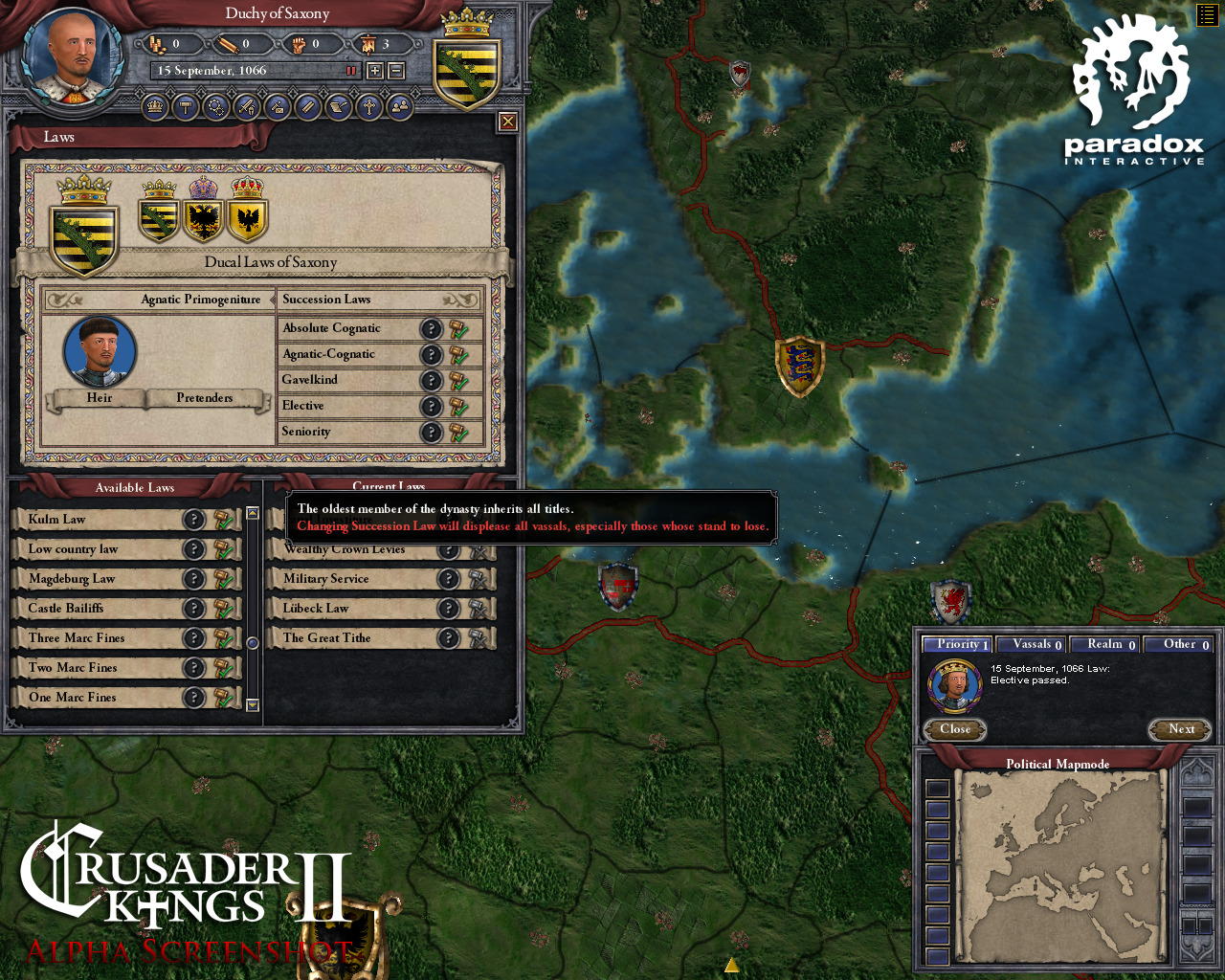Enact the Kulm Law
Viewport: 1225px width, 980px height.
224,520
